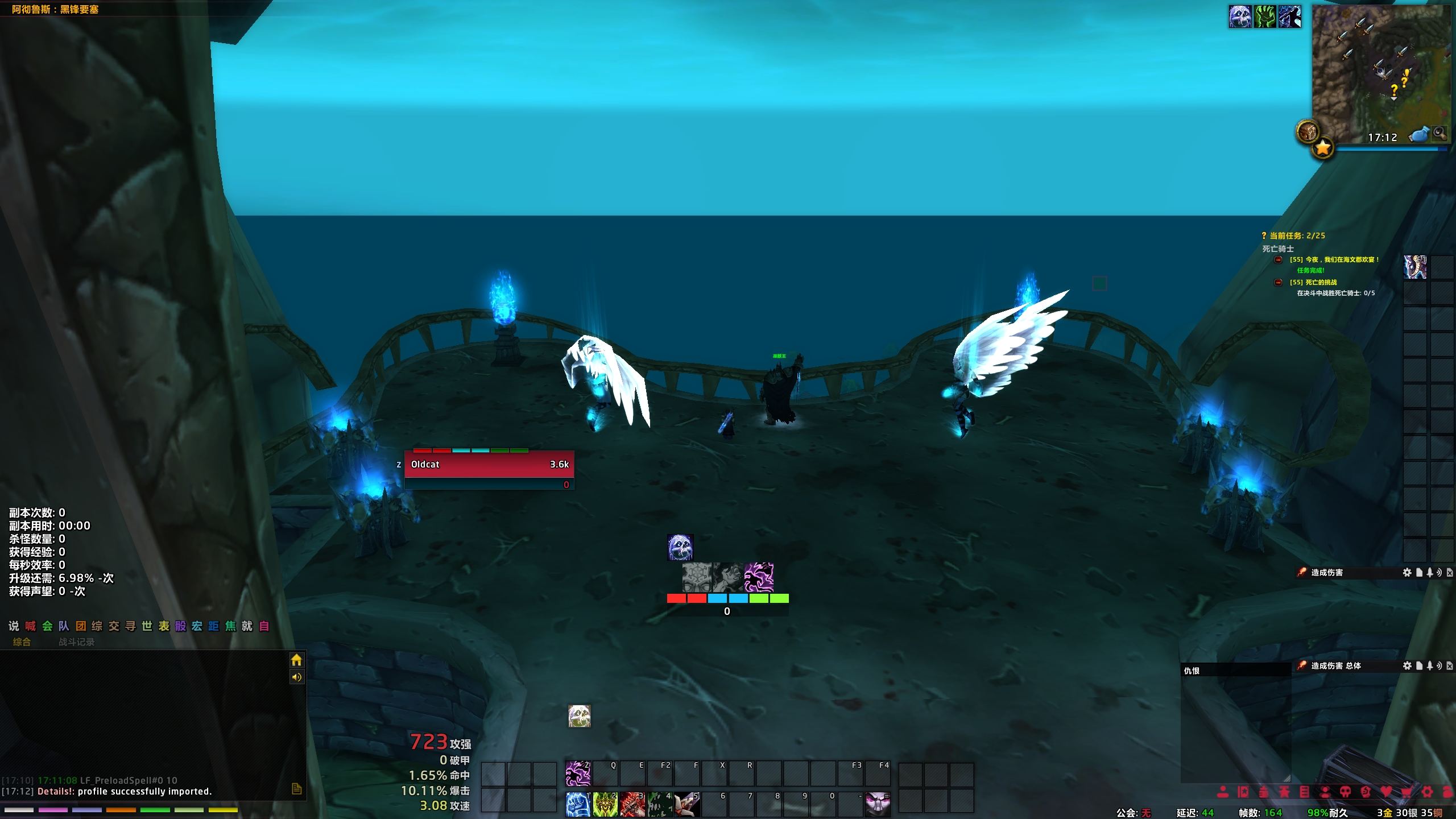Click the treasure chest minimap button
This screenshot has height=819, width=1456.
1308,132
